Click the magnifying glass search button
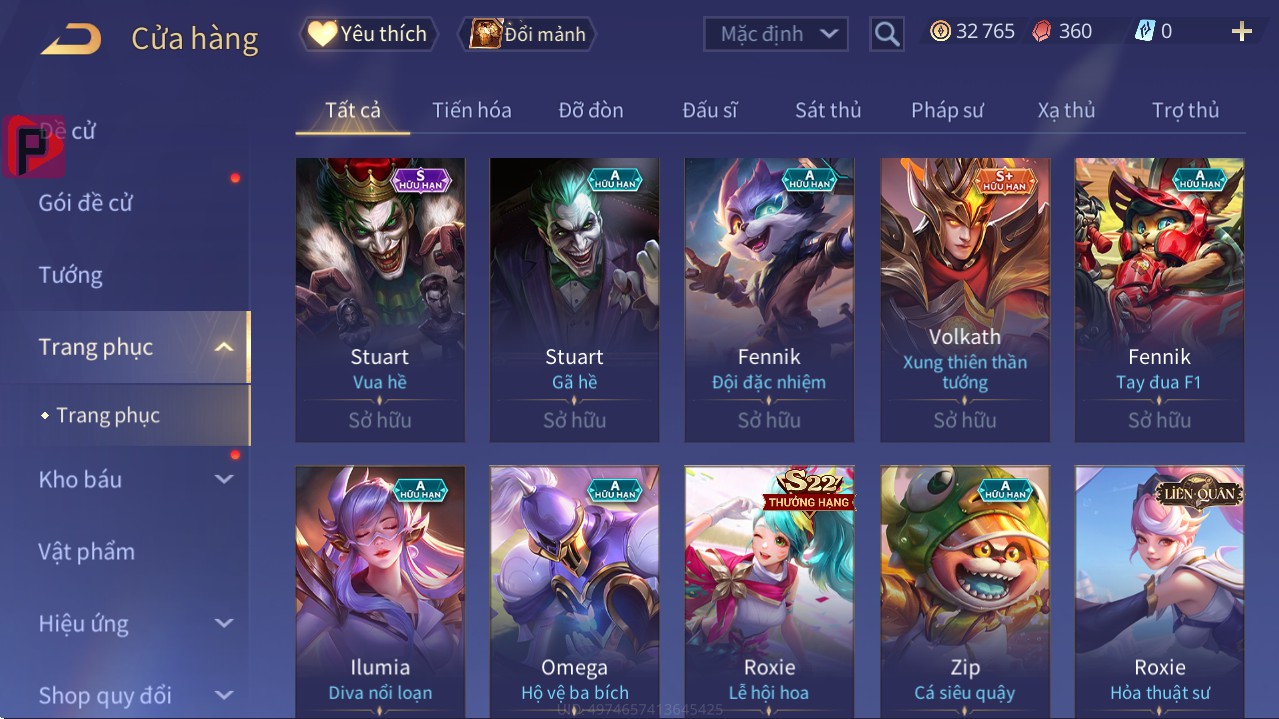Viewport: 1279px width, 719px height. point(886,34)
